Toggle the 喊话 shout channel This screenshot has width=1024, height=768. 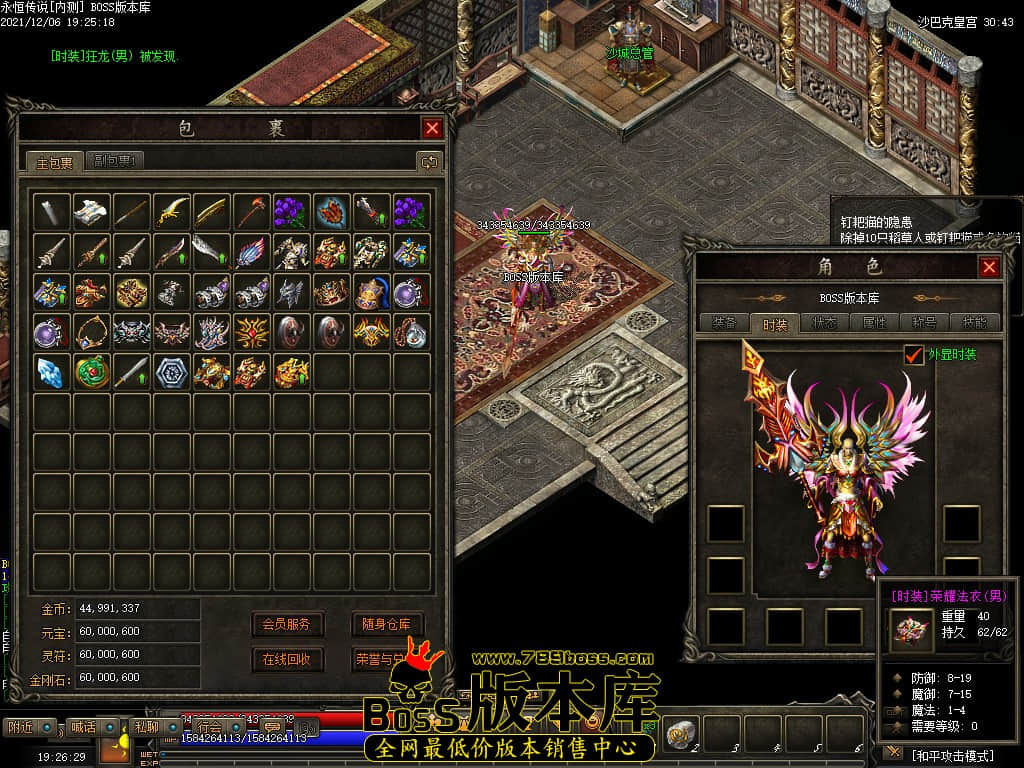(83, 727)
